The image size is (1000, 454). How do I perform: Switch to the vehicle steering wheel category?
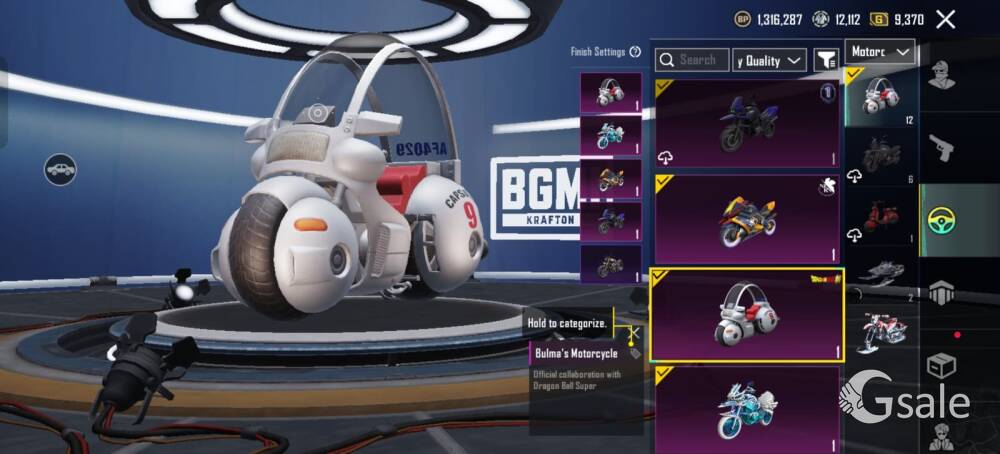941,220
